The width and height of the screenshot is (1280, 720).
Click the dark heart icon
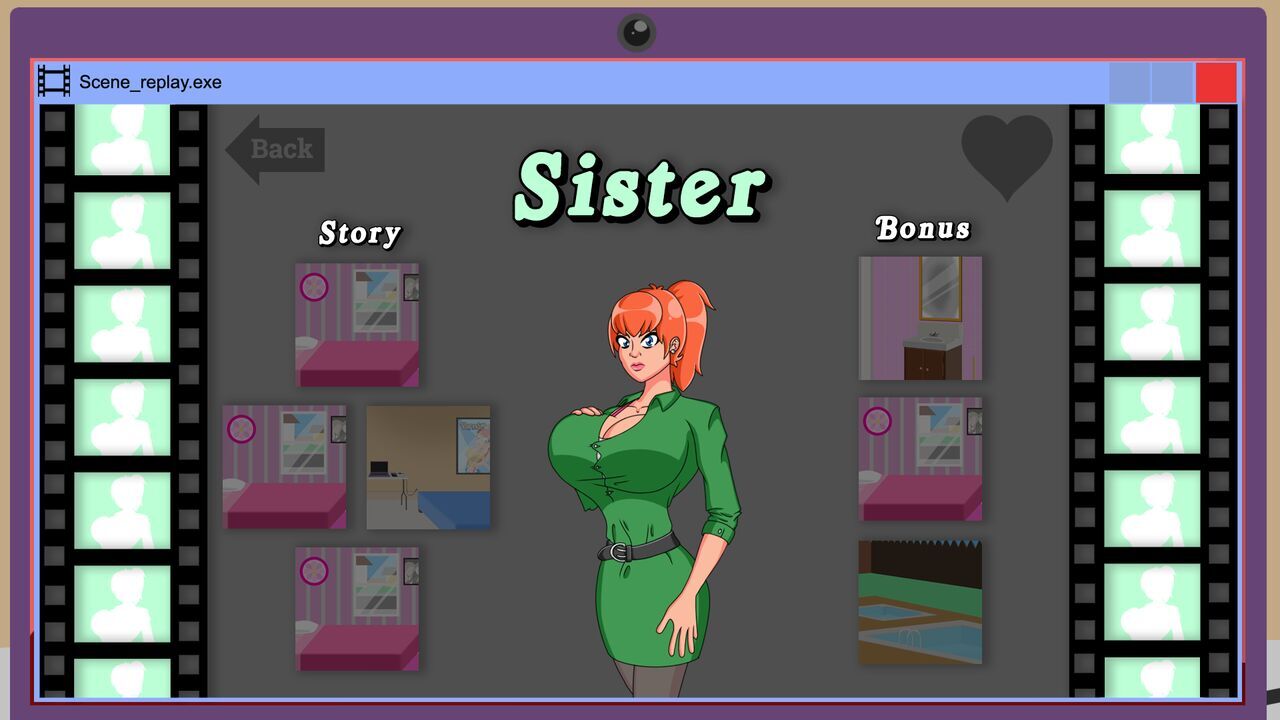pyautogui.click(x=1006, y=153)
